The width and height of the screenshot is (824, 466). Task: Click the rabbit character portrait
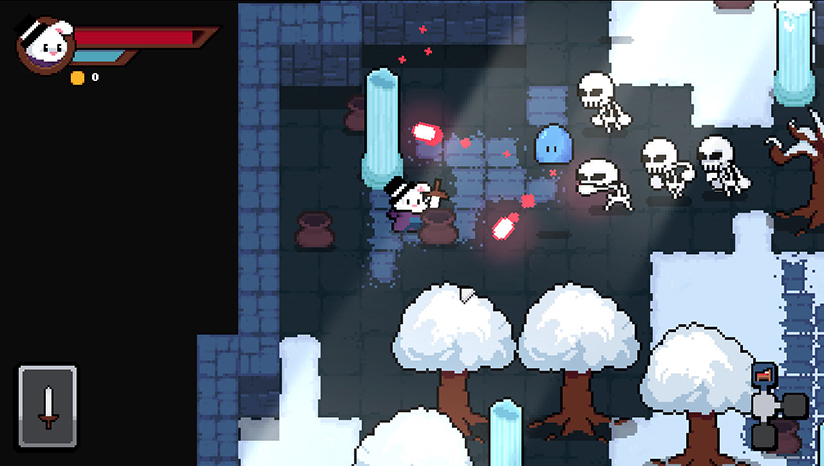43,45
